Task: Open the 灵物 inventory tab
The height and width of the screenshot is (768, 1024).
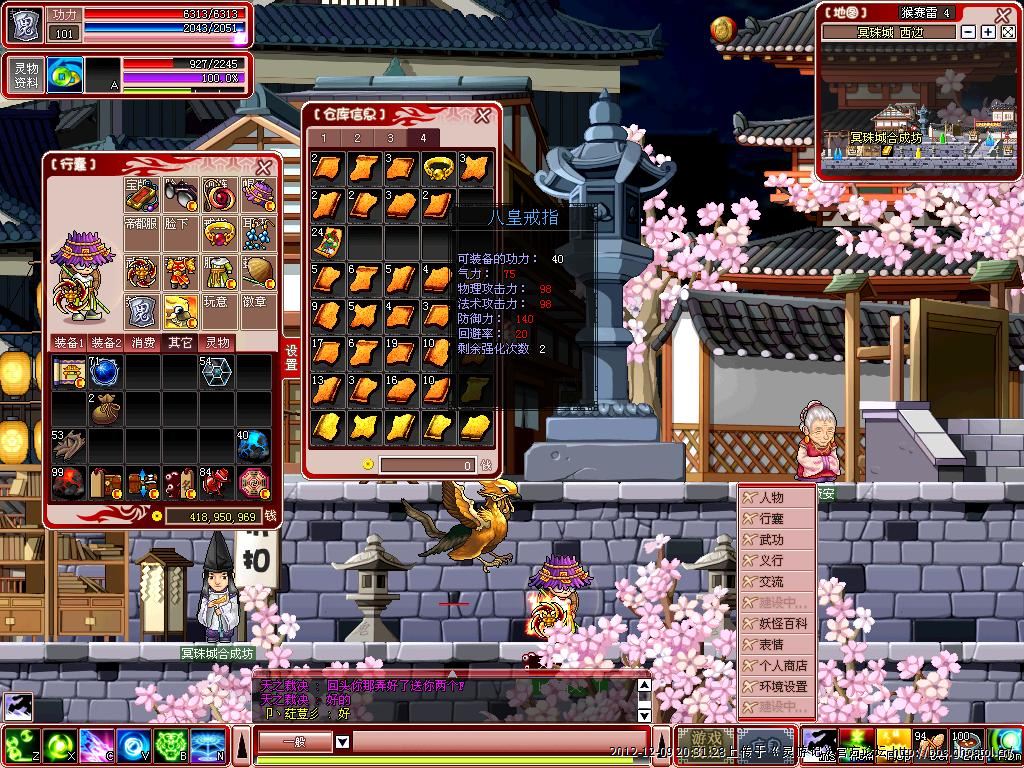Action: pos(218,343)
